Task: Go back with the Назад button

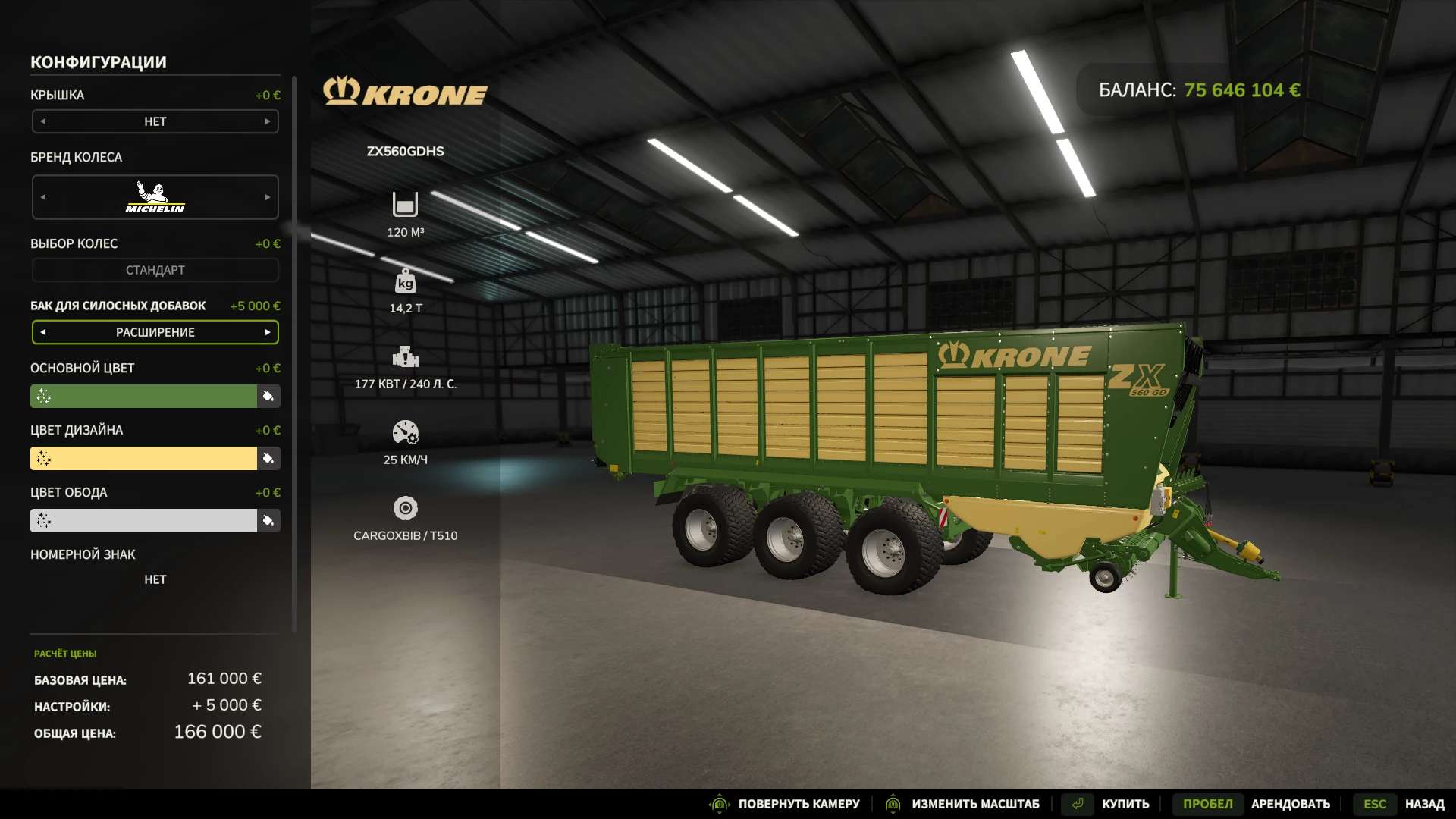Action: [x=1424, y=804]
